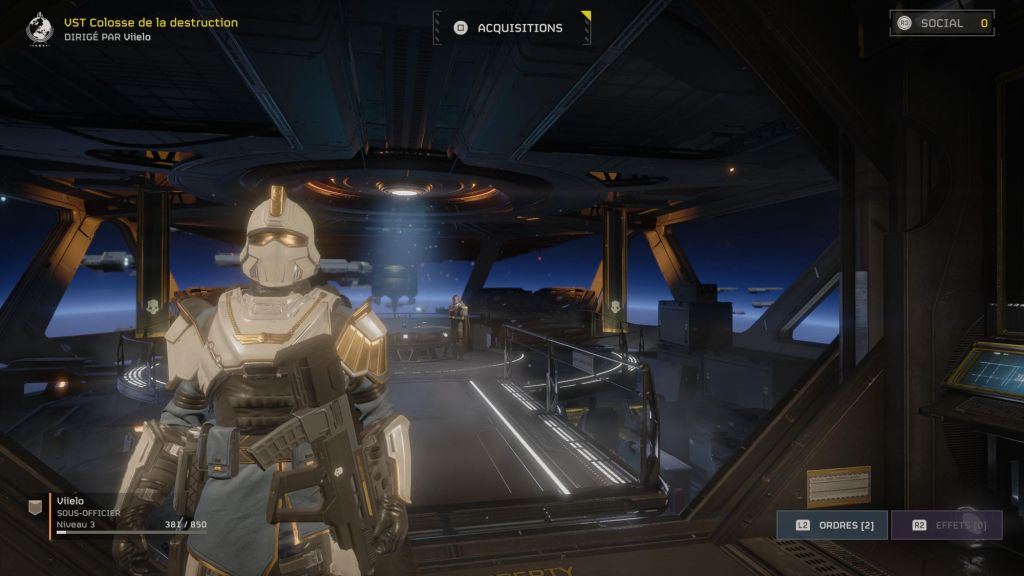Show the Ordres list
Image resolution: width=1024 pixels, height=576 pixels.
[x=832, y=525]
